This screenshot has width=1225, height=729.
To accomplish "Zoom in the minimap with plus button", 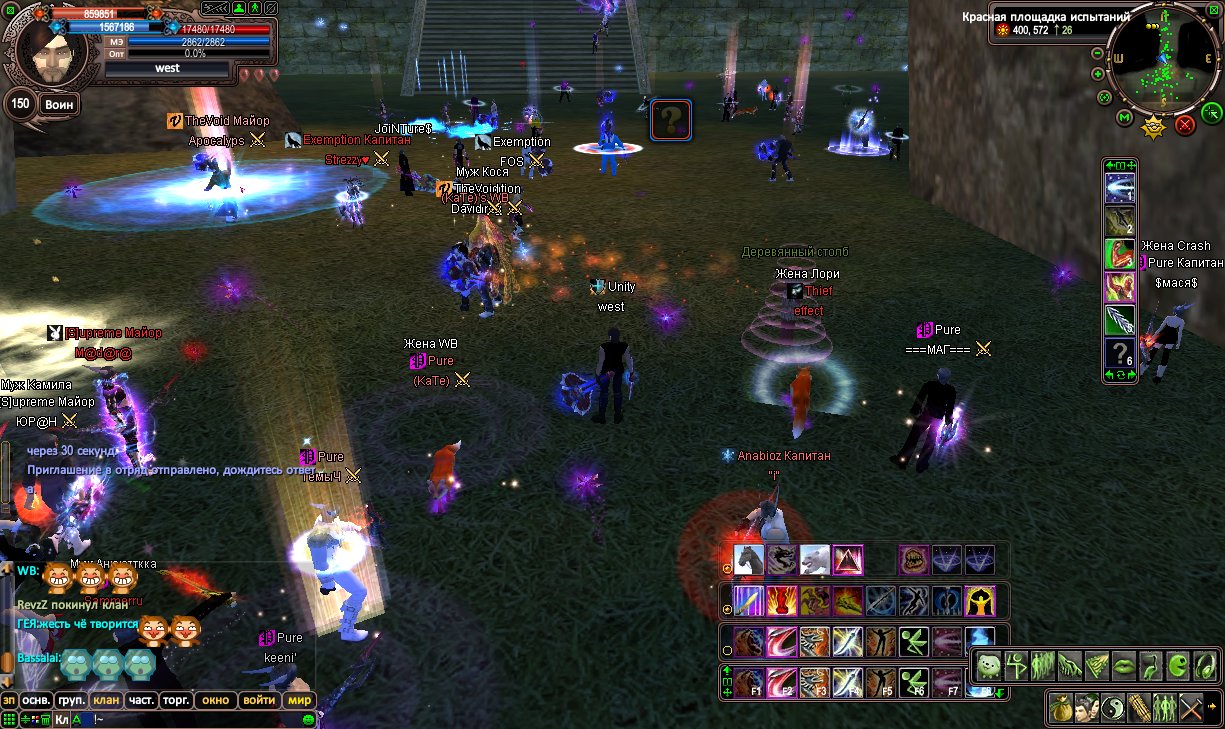I will 1098,74.
